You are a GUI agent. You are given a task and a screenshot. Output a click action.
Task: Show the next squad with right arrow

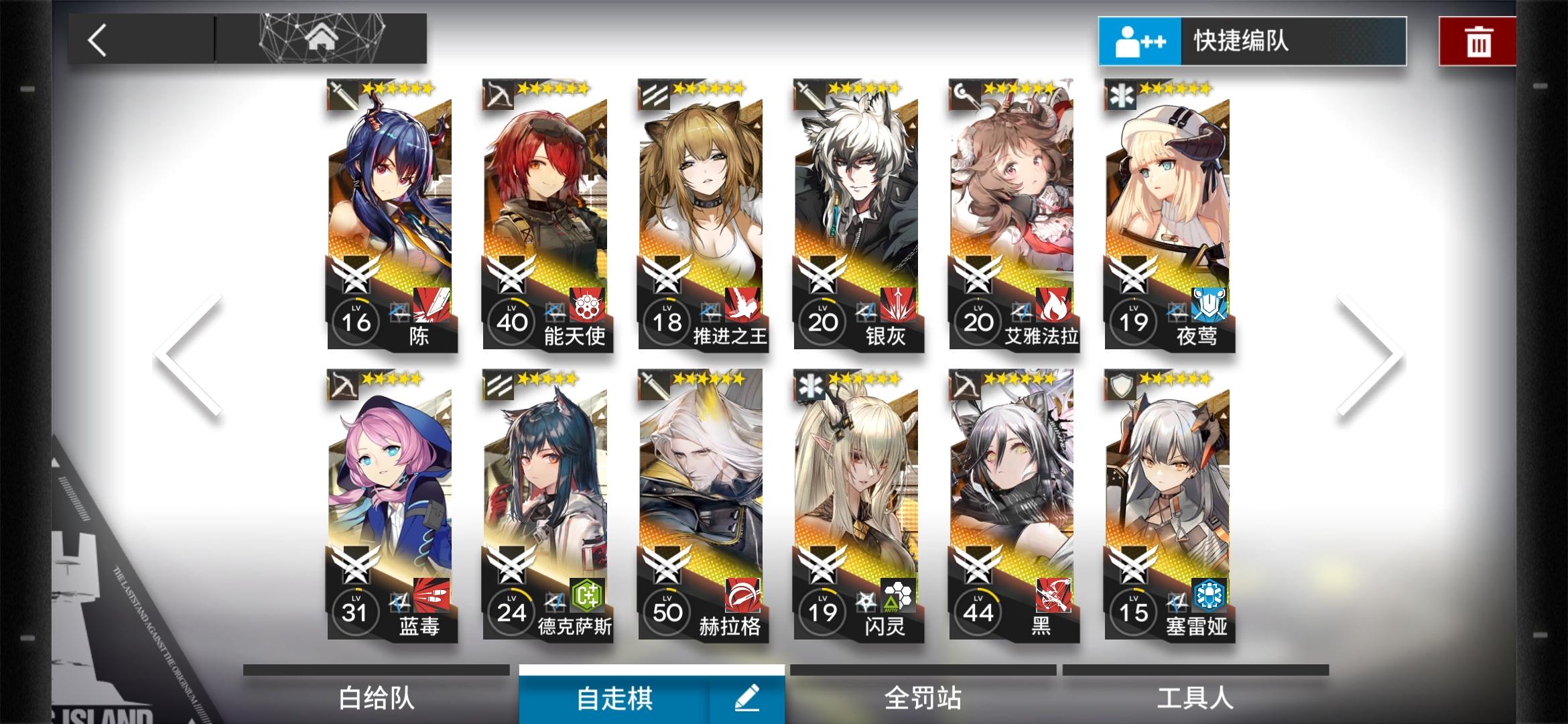[1370, 355]
